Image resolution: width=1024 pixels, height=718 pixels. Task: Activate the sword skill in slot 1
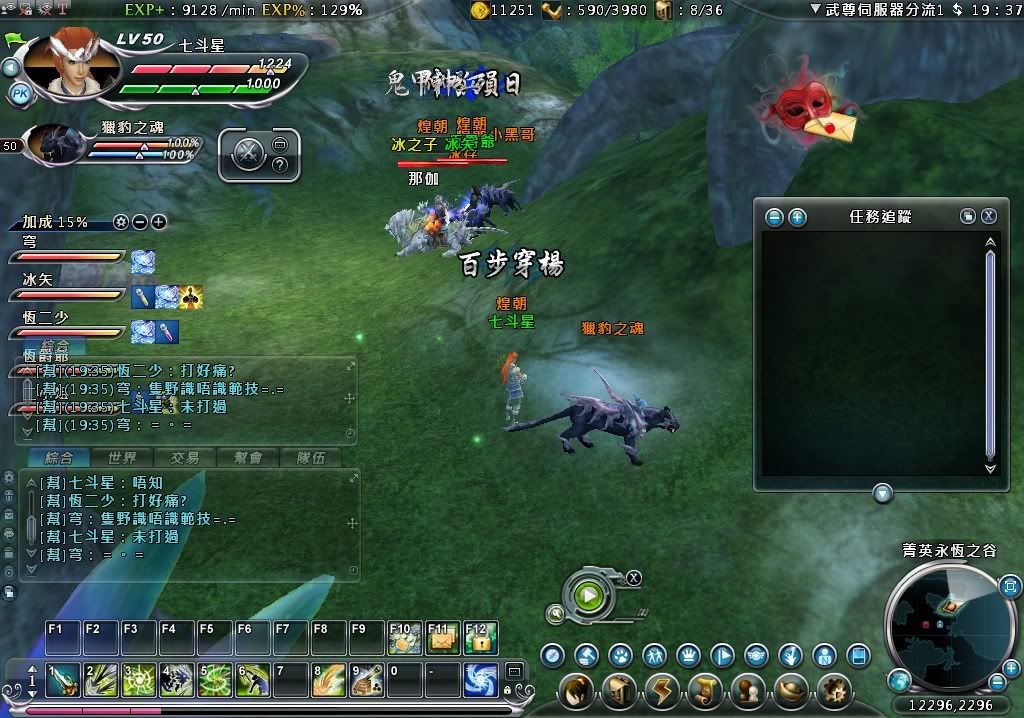[x=63, y=681]
